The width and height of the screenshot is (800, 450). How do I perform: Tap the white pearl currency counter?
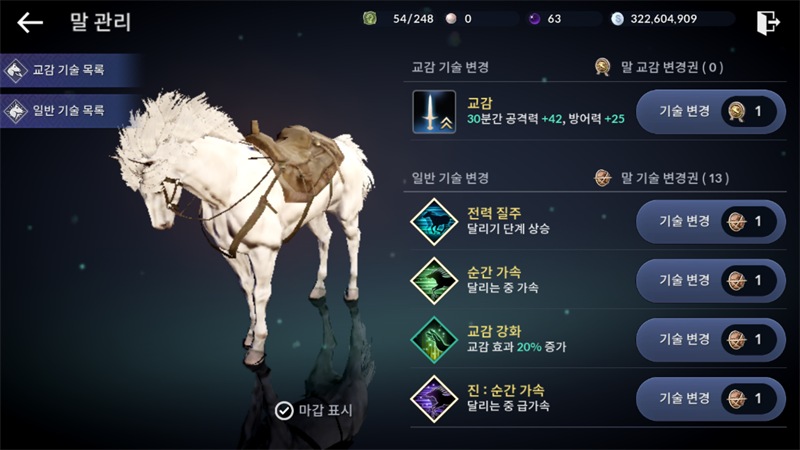[x=458, y=19]
